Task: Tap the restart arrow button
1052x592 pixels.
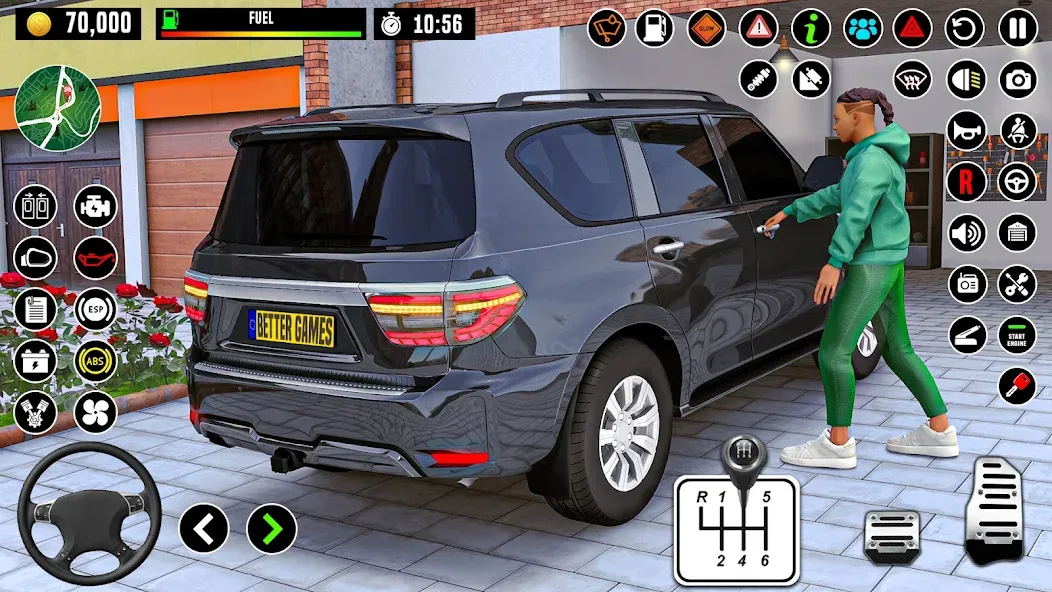Action: [965, 28]
